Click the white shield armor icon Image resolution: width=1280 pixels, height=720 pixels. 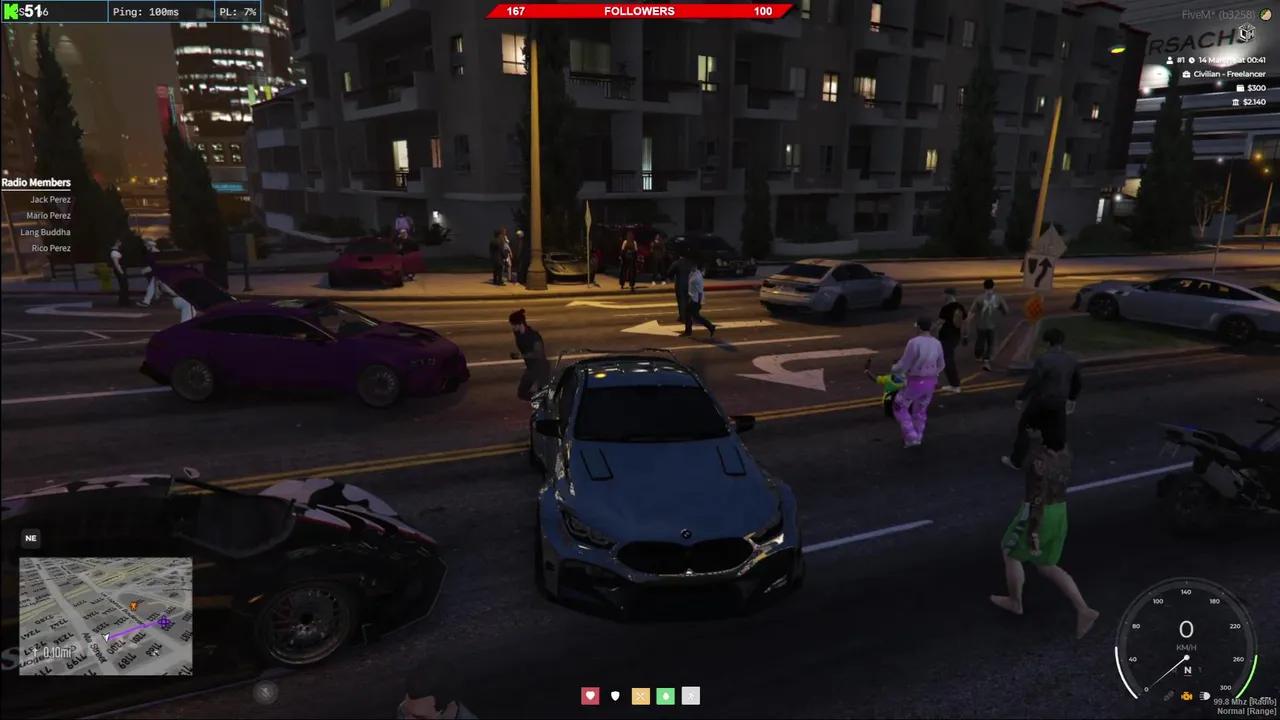pyautogui.click(x=615, y=695)
